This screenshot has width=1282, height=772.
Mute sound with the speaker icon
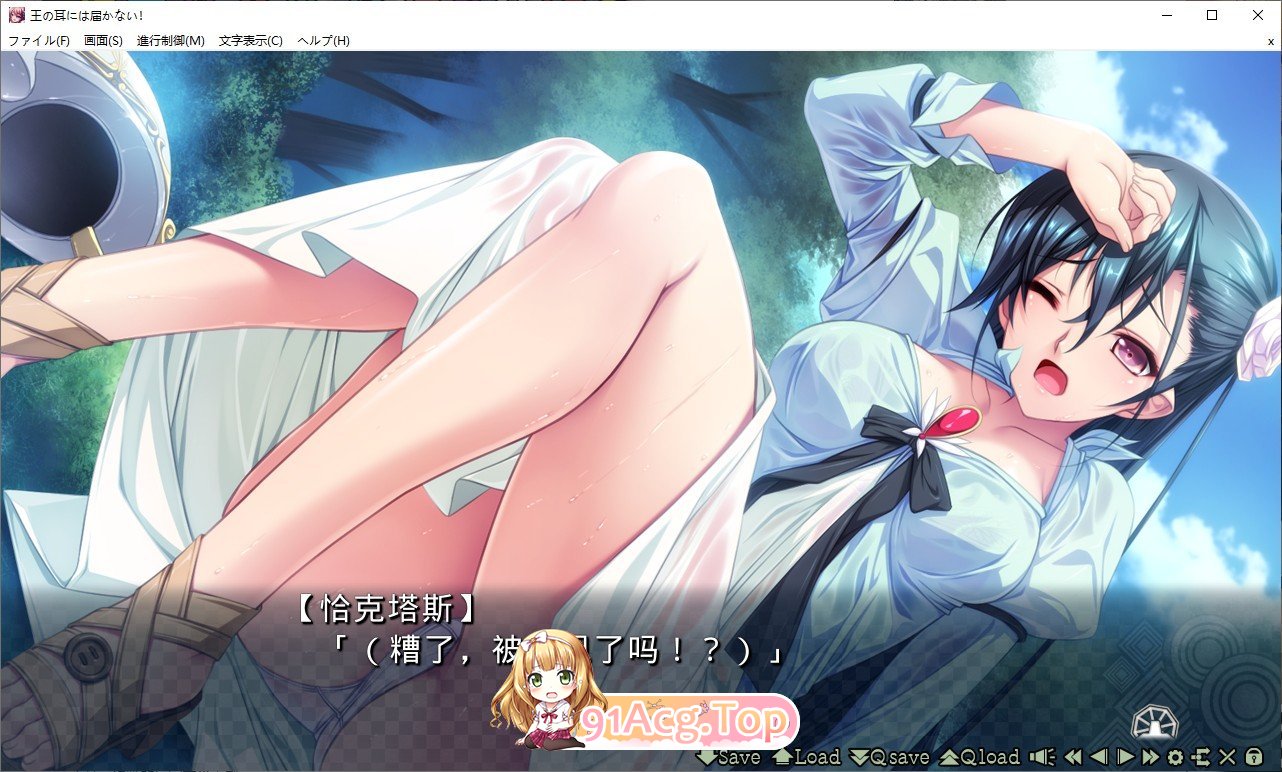coord(1042,757)
